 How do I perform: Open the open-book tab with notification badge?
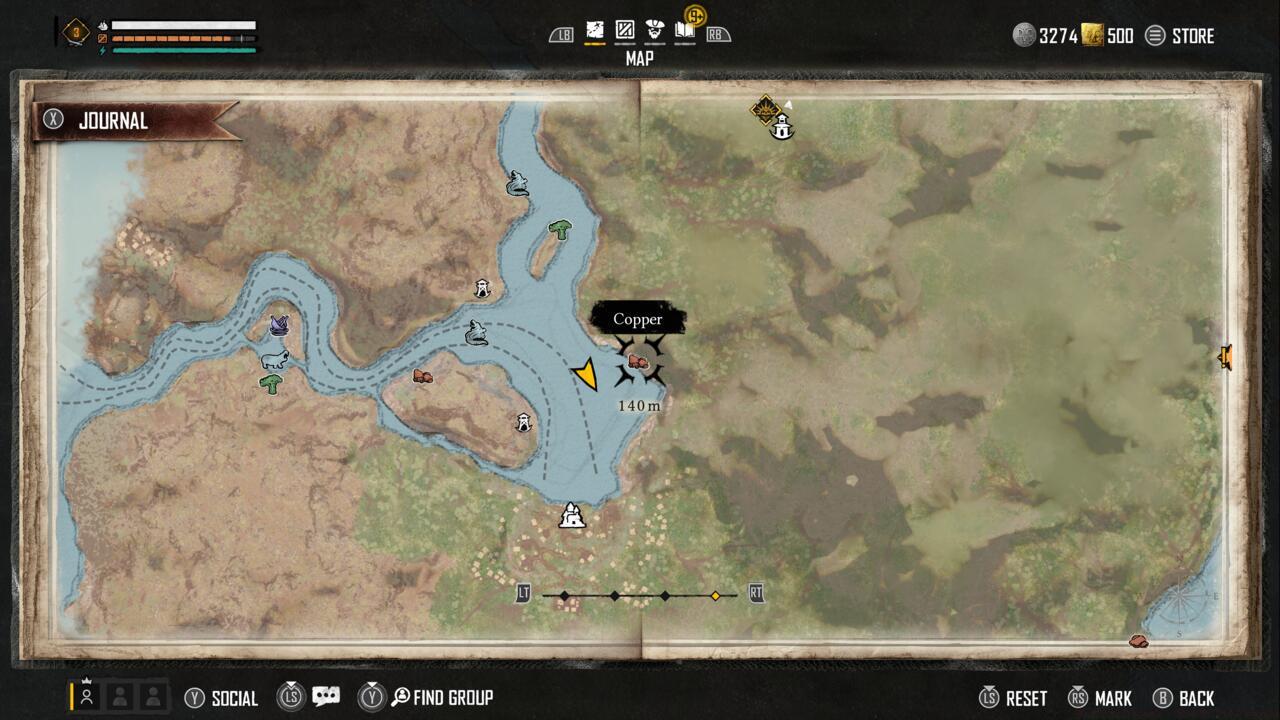(x=685, y=31)
